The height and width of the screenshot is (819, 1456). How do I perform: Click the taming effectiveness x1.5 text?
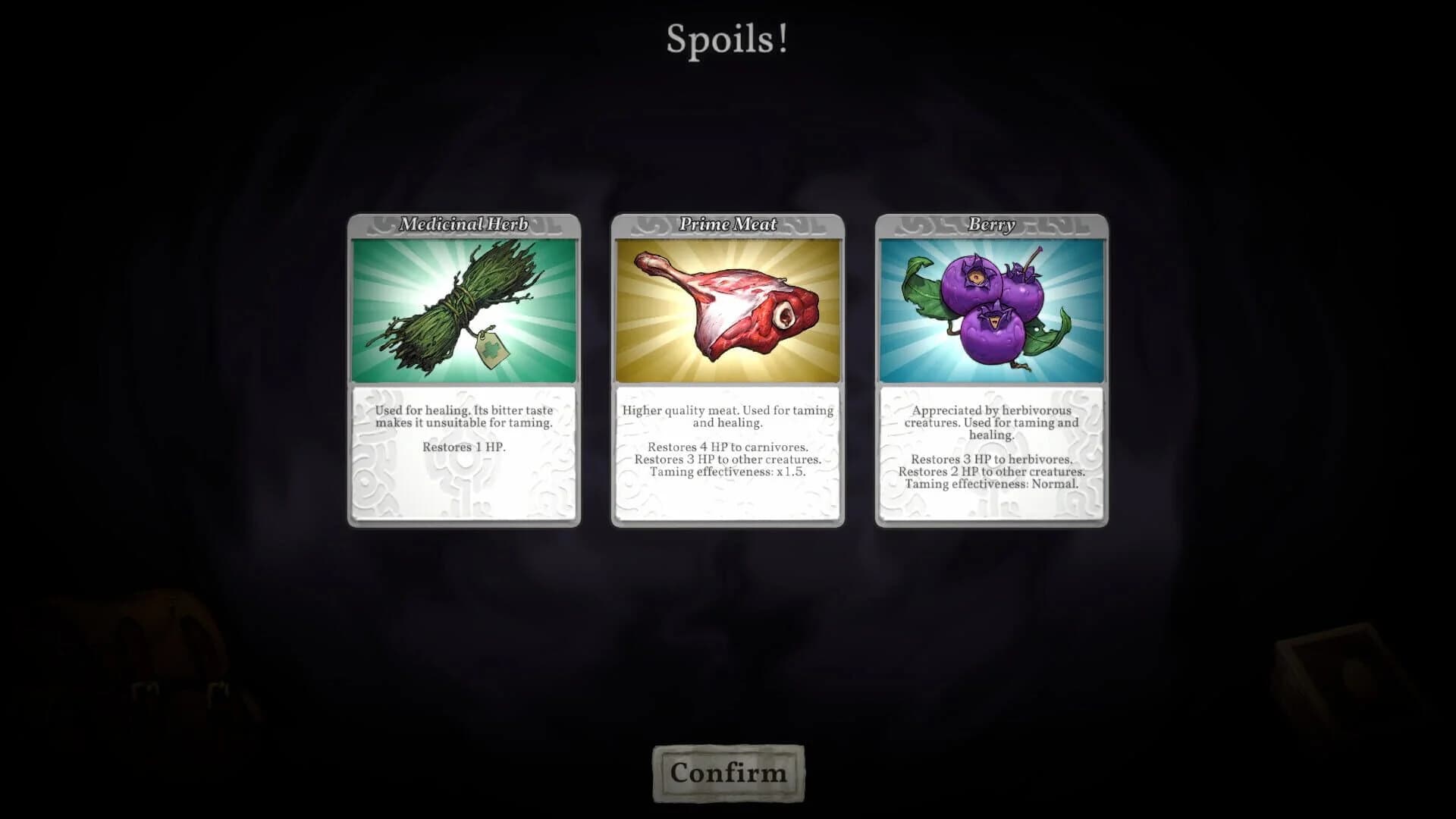[x=726, y=471]
